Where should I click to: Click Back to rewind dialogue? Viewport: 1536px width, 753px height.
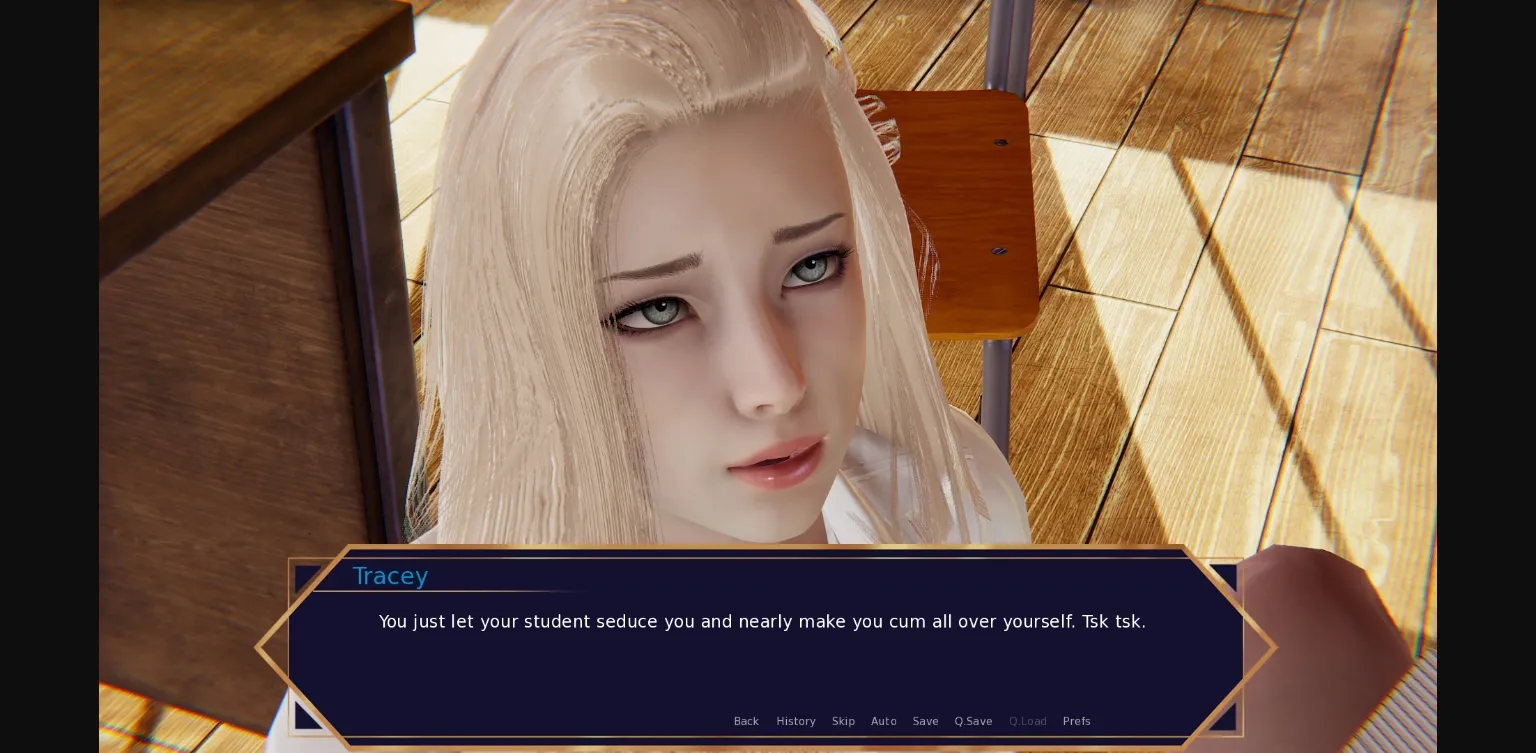[x=746, y=721]
